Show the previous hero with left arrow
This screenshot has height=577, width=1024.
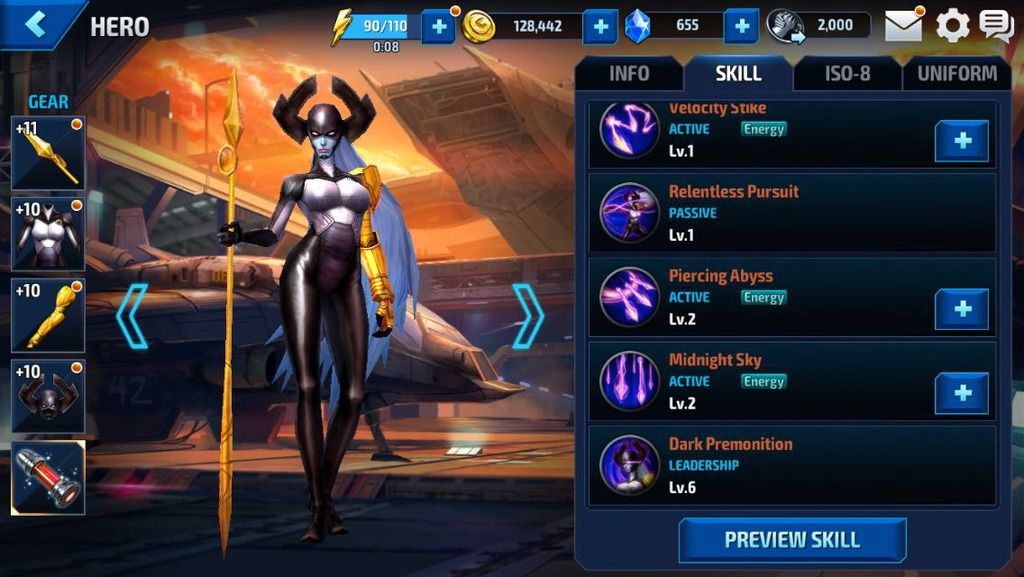(132, 316)
